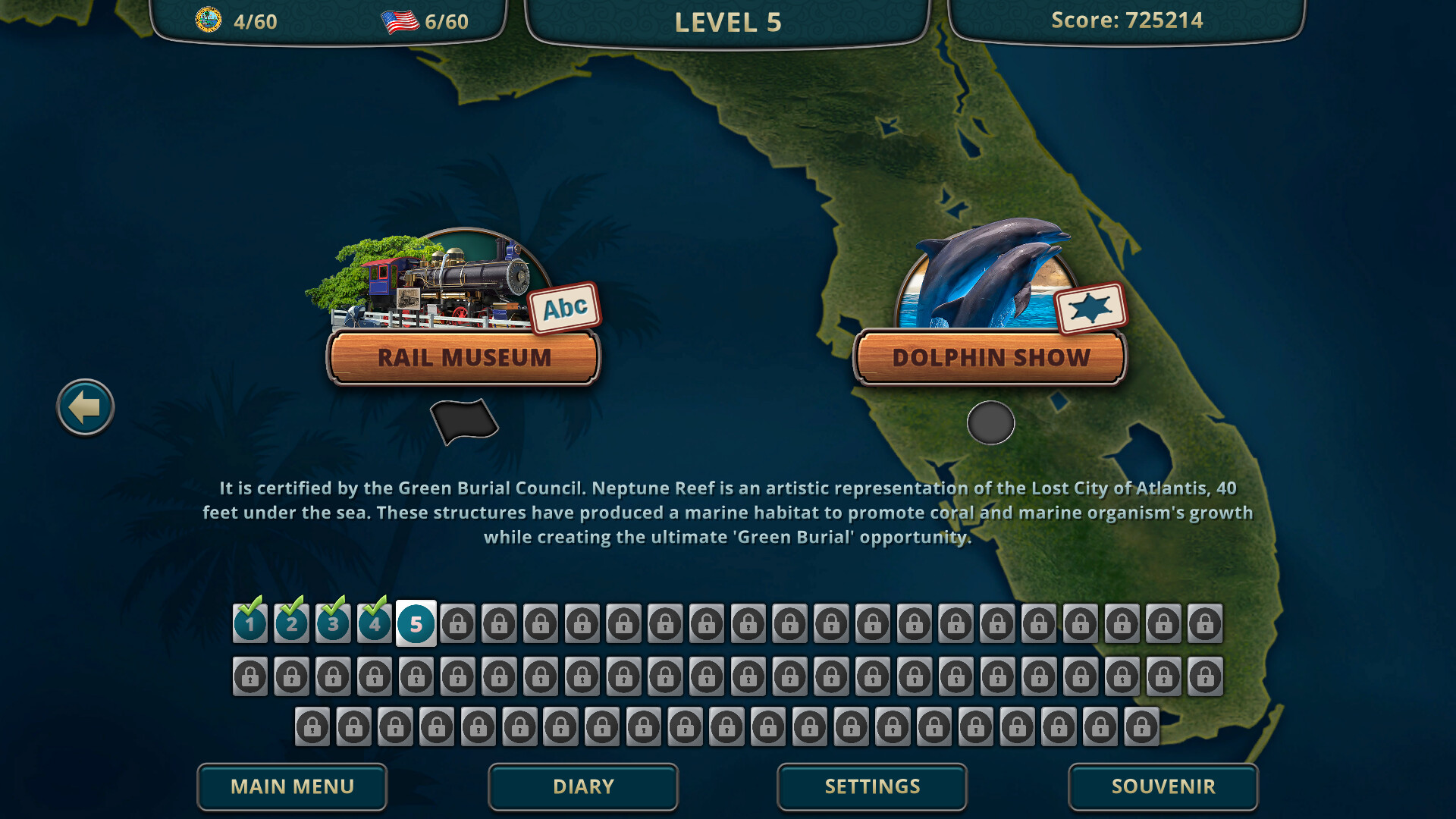This screenshot has width=1456, height=819.
Task: Click the padlock on locked level 6
Action: click(458, 623)
